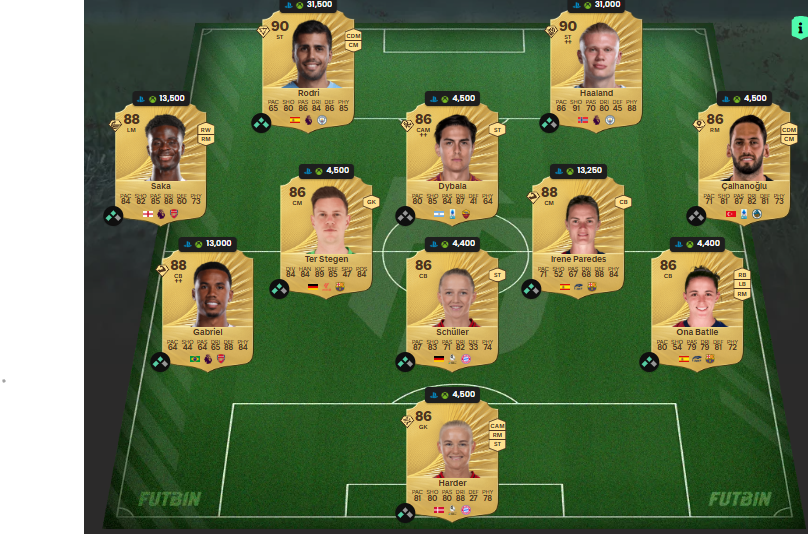The height and width of the screenshot is (534, 808).
Task: Pick the Dybala player card
Action: [452, 160]
